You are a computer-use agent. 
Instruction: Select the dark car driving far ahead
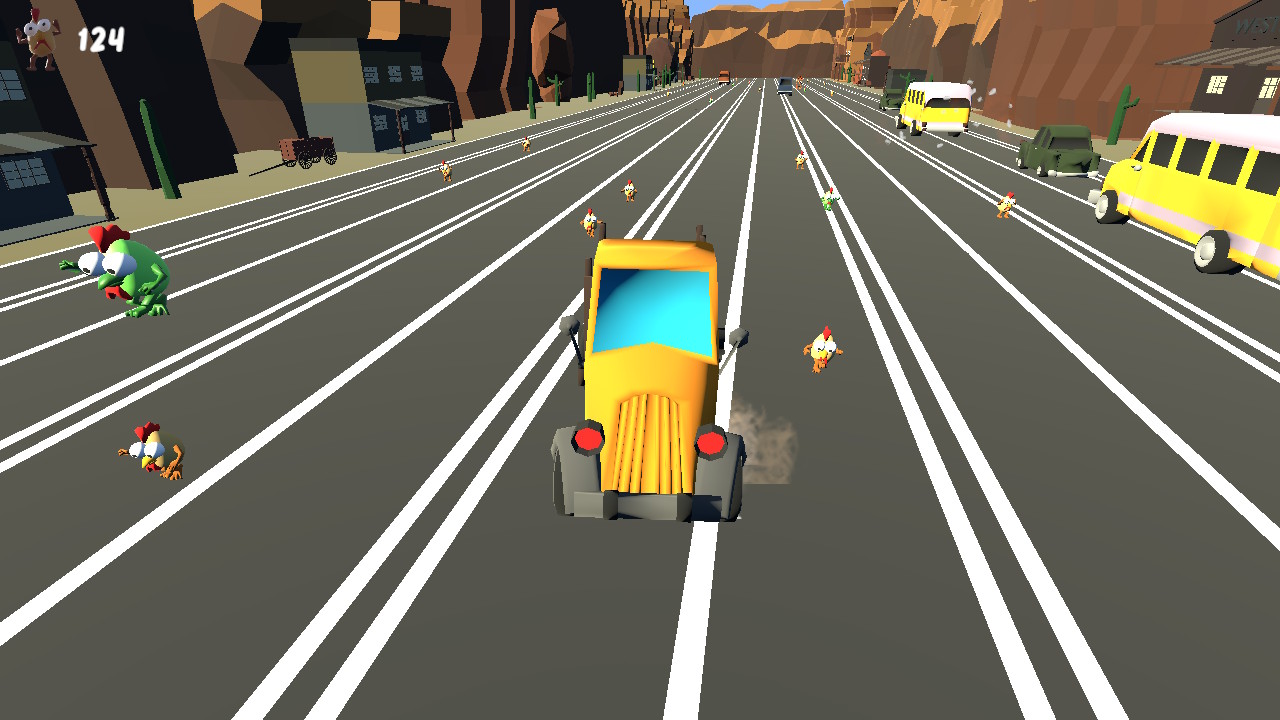[x=785, y=85]
